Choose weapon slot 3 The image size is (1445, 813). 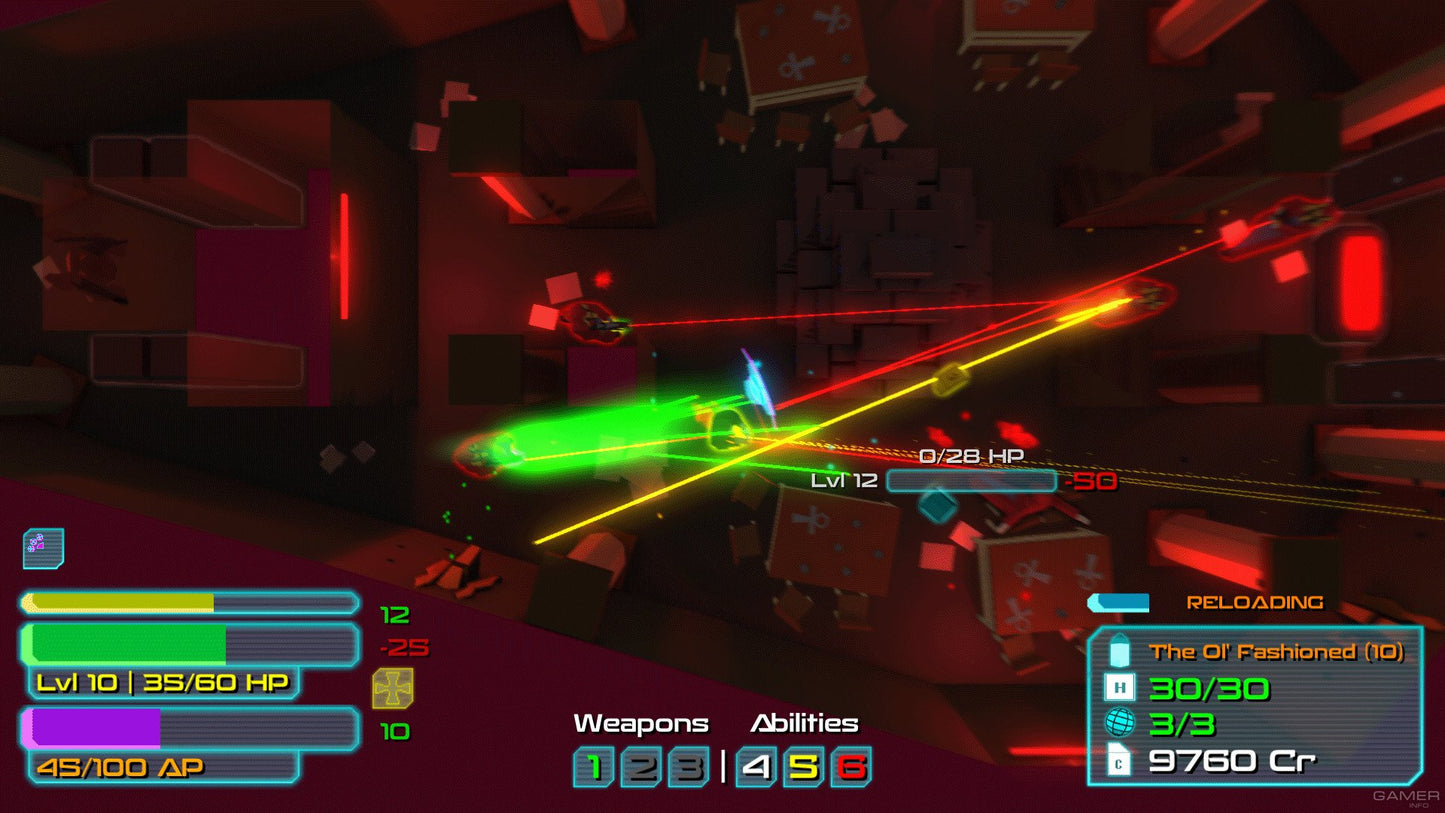click(x=688, y=767)
